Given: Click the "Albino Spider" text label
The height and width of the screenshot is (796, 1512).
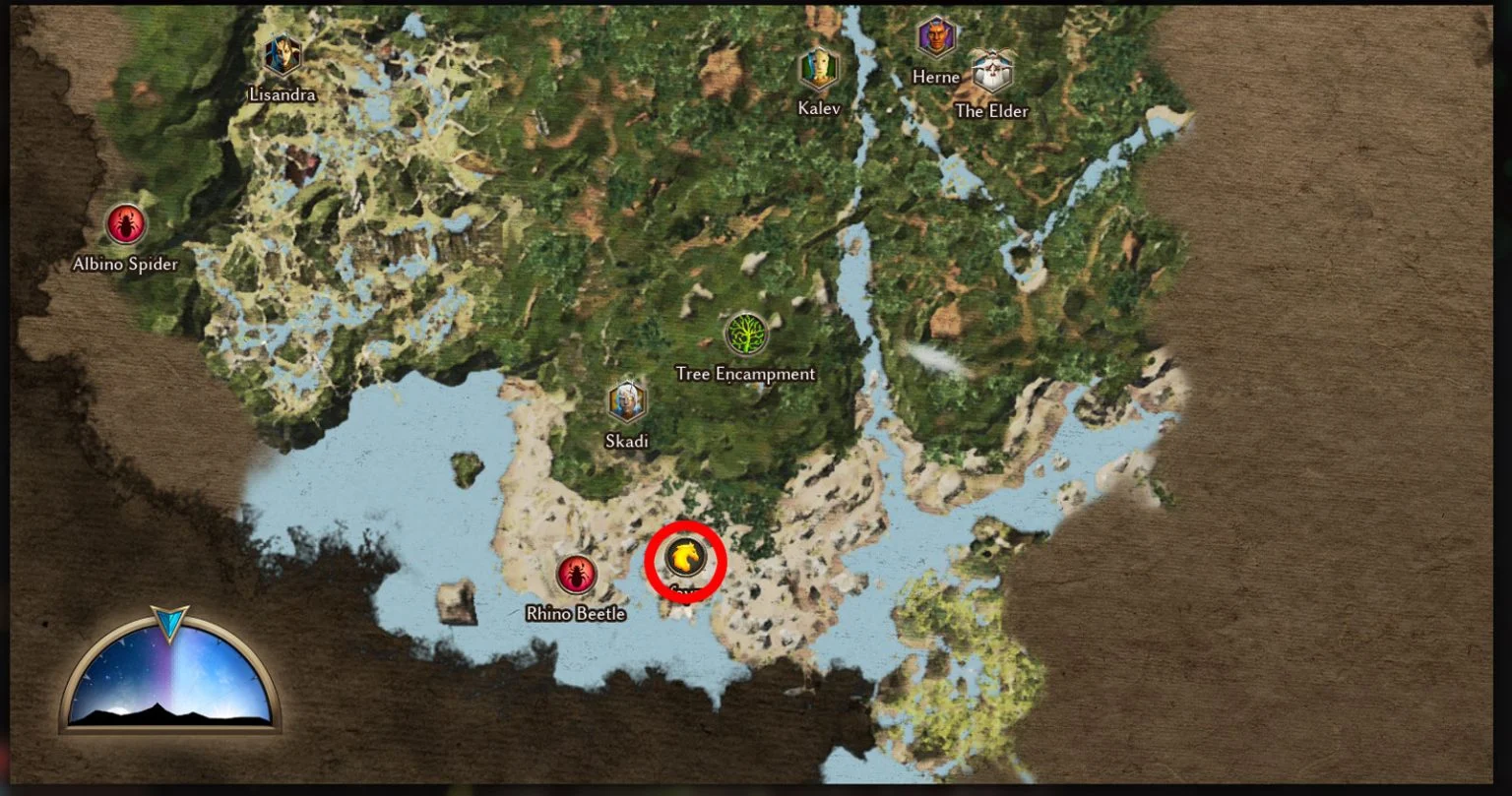Looking at the screenshot, I should point(125,264).
